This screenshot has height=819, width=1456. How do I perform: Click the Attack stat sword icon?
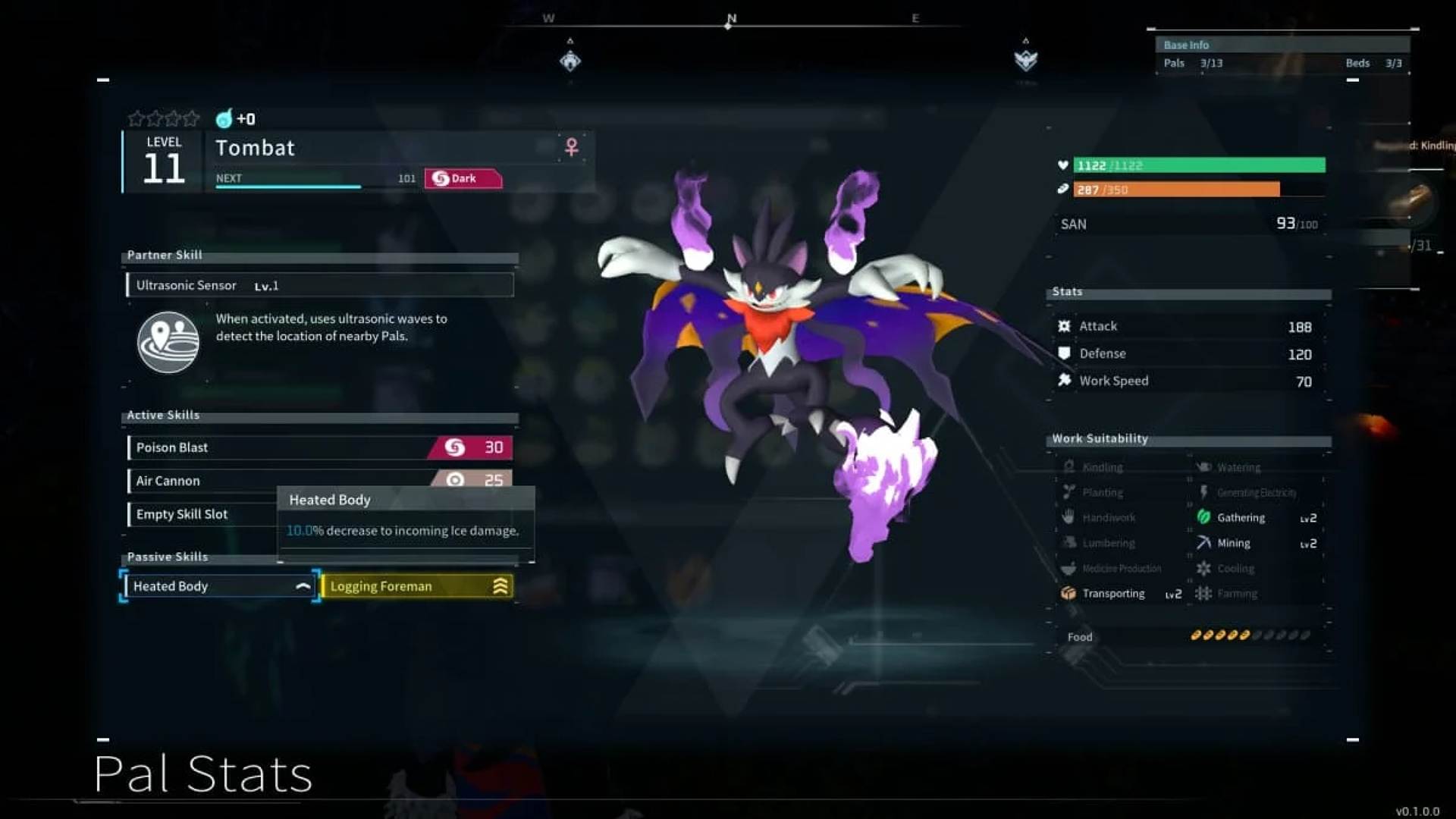click(1064, 325)
